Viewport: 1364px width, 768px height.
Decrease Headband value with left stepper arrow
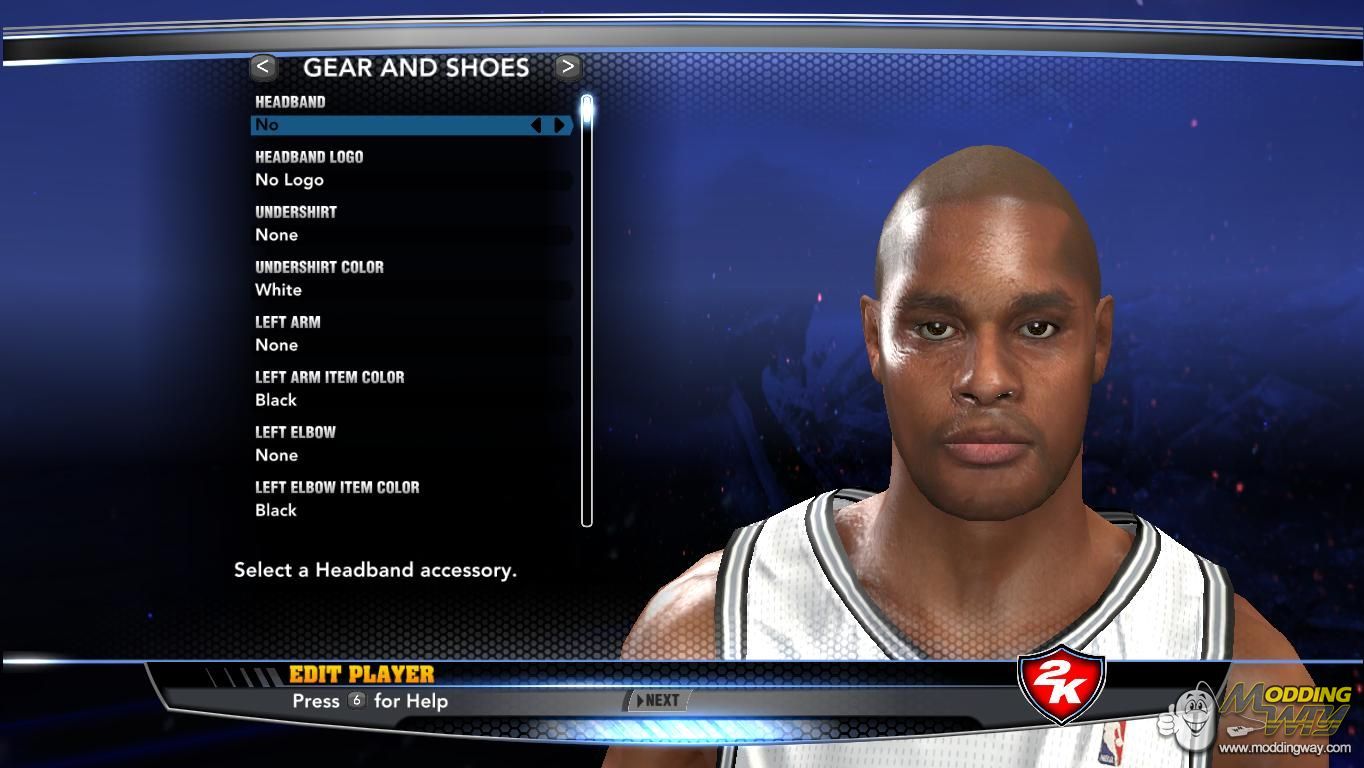tap(536, 125)
